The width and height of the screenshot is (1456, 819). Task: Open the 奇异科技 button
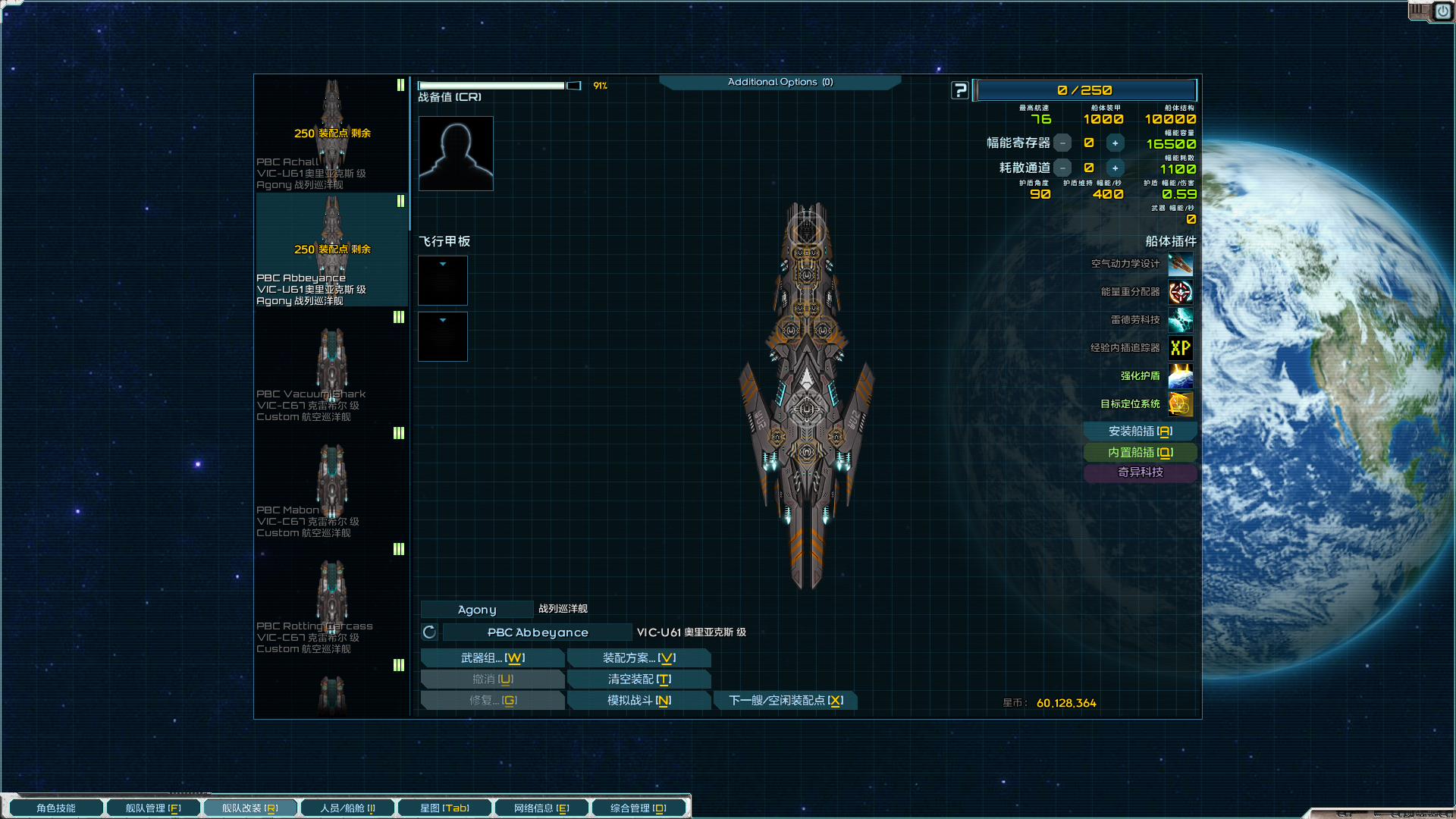point(1140,472)
